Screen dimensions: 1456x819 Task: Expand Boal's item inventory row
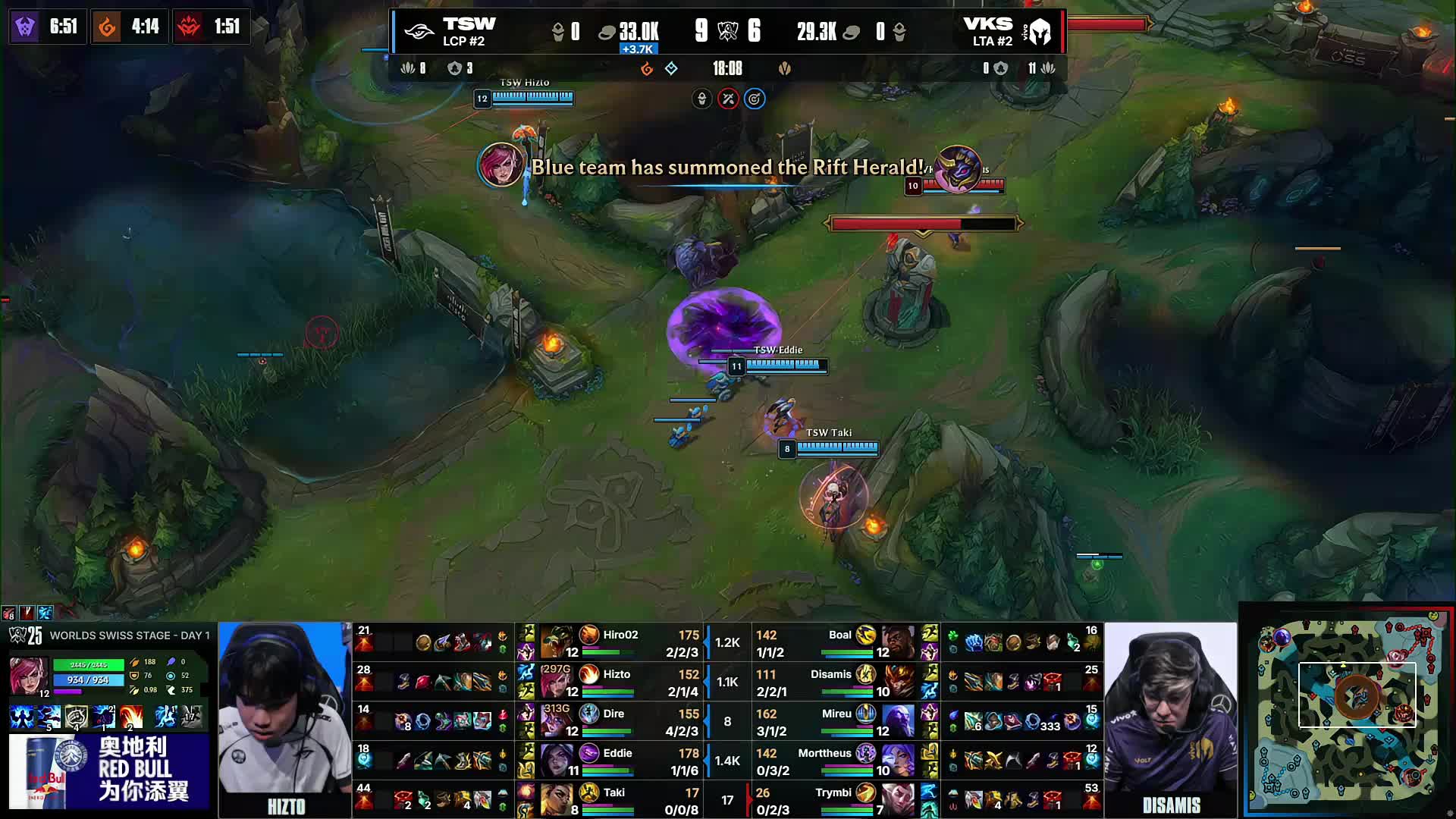click(1024, 641)
